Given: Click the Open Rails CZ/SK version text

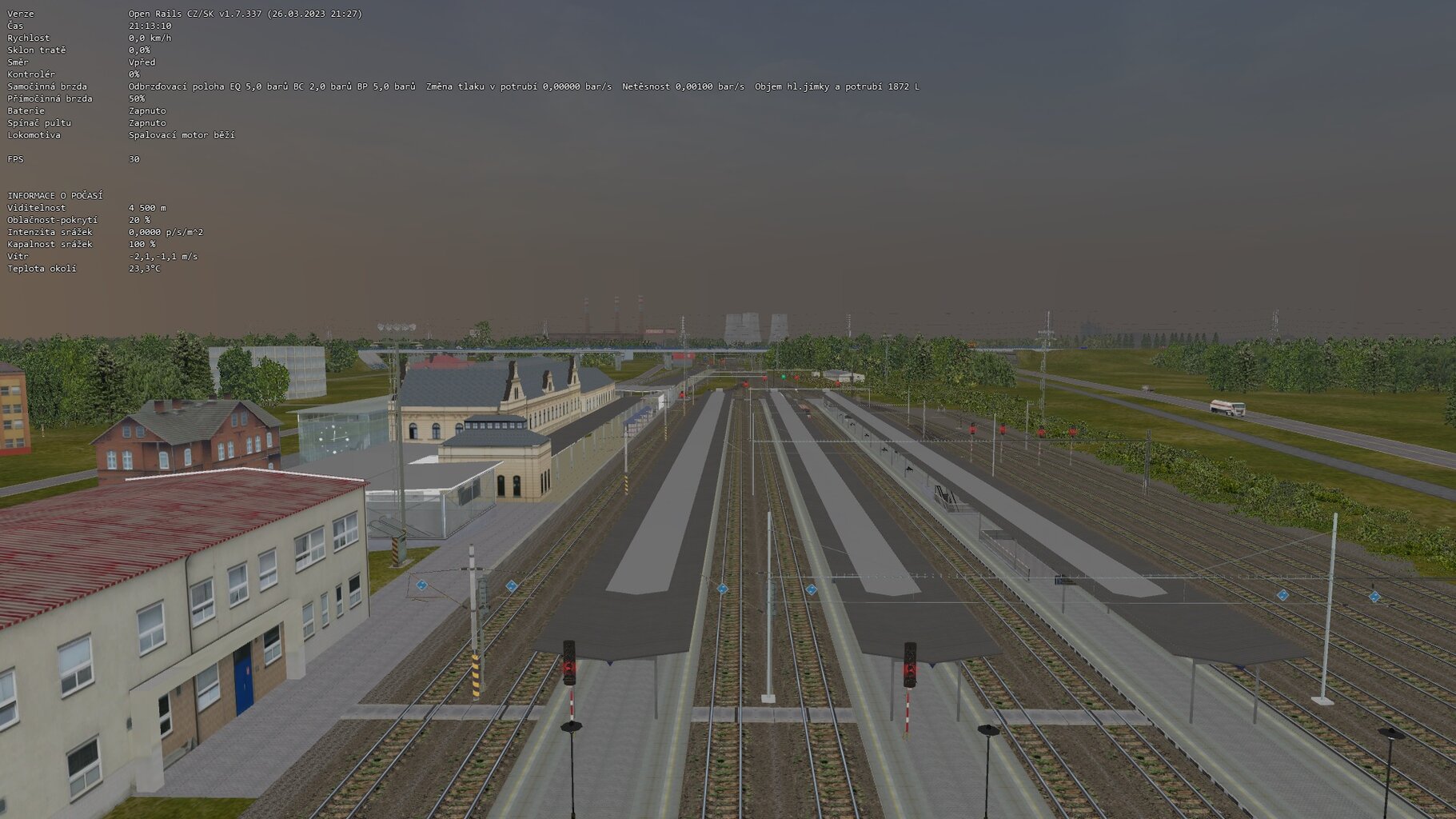Looking at the screenshot, I should click(x=240, y=13).
